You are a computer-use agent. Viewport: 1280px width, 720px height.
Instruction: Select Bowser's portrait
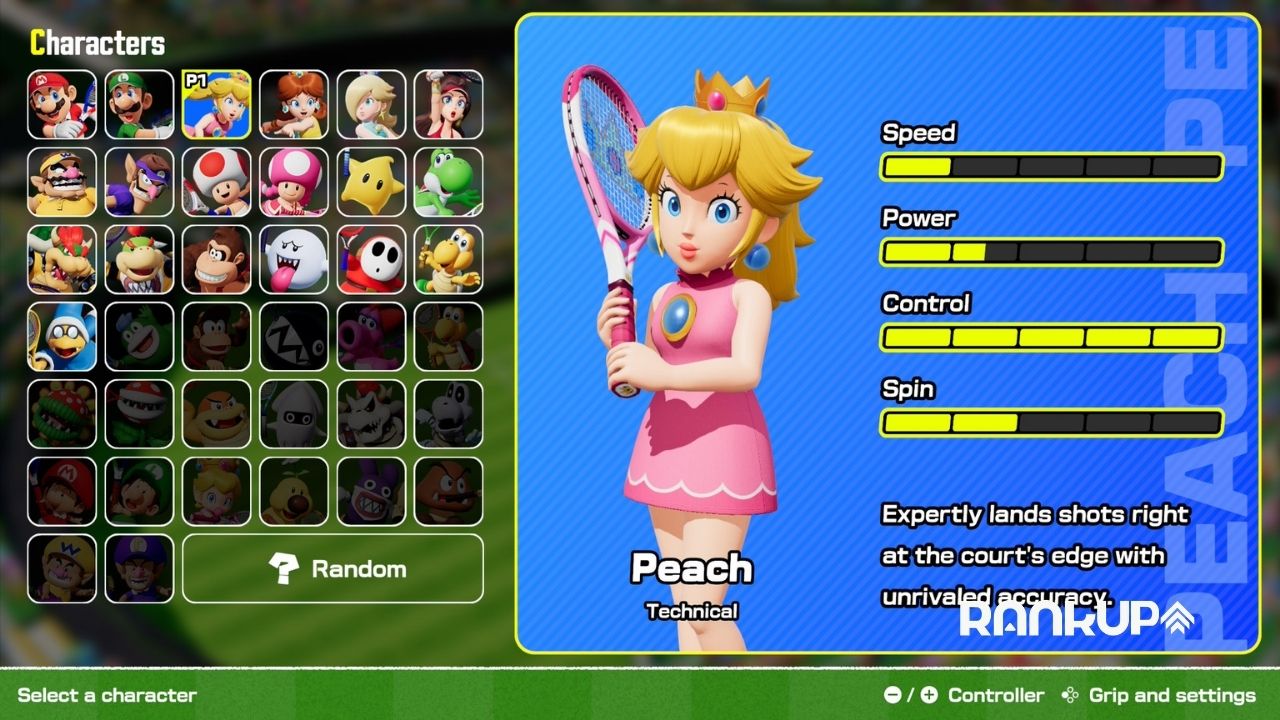click(62, 259)
